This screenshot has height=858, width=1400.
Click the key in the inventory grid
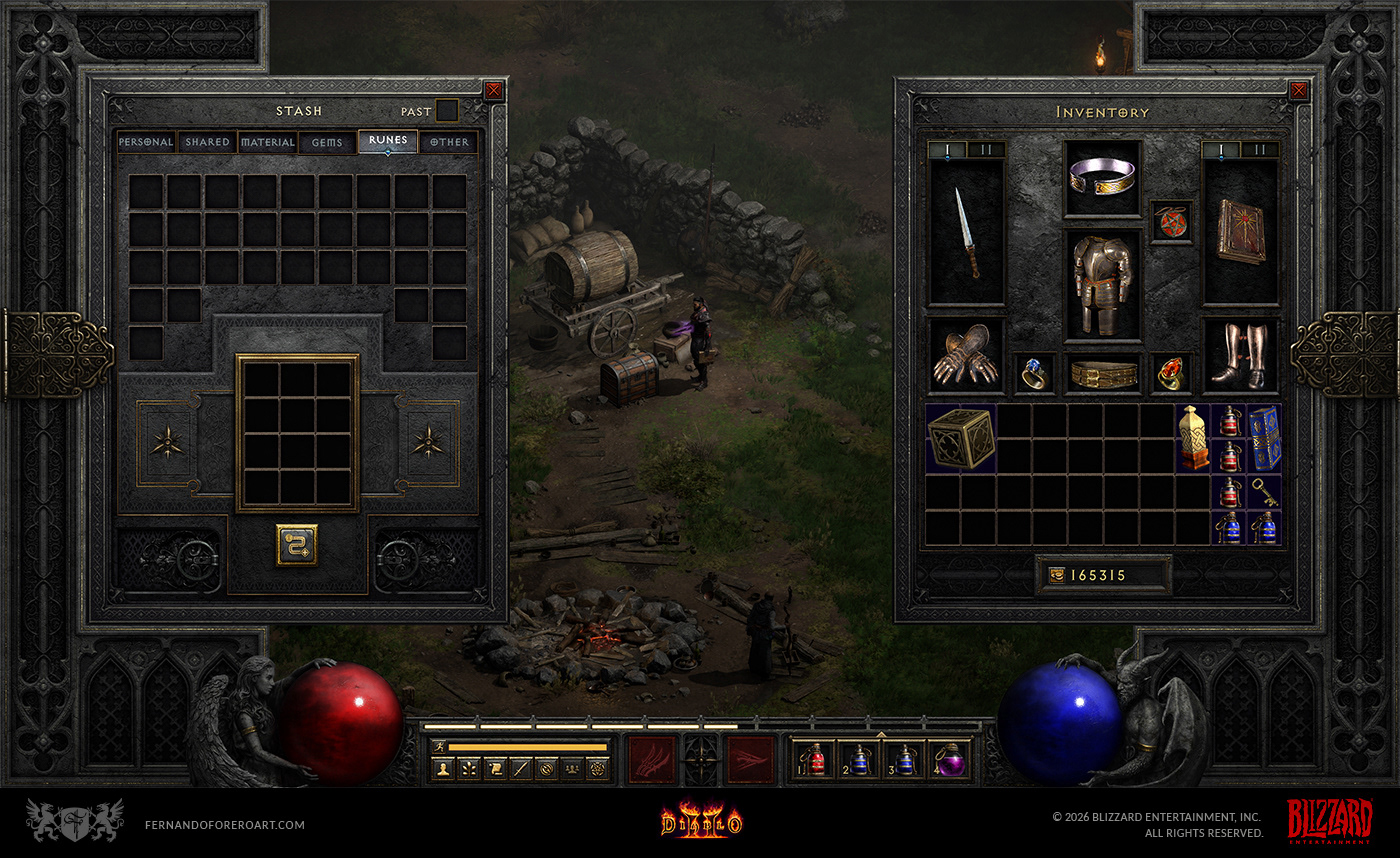[1265, 491]
